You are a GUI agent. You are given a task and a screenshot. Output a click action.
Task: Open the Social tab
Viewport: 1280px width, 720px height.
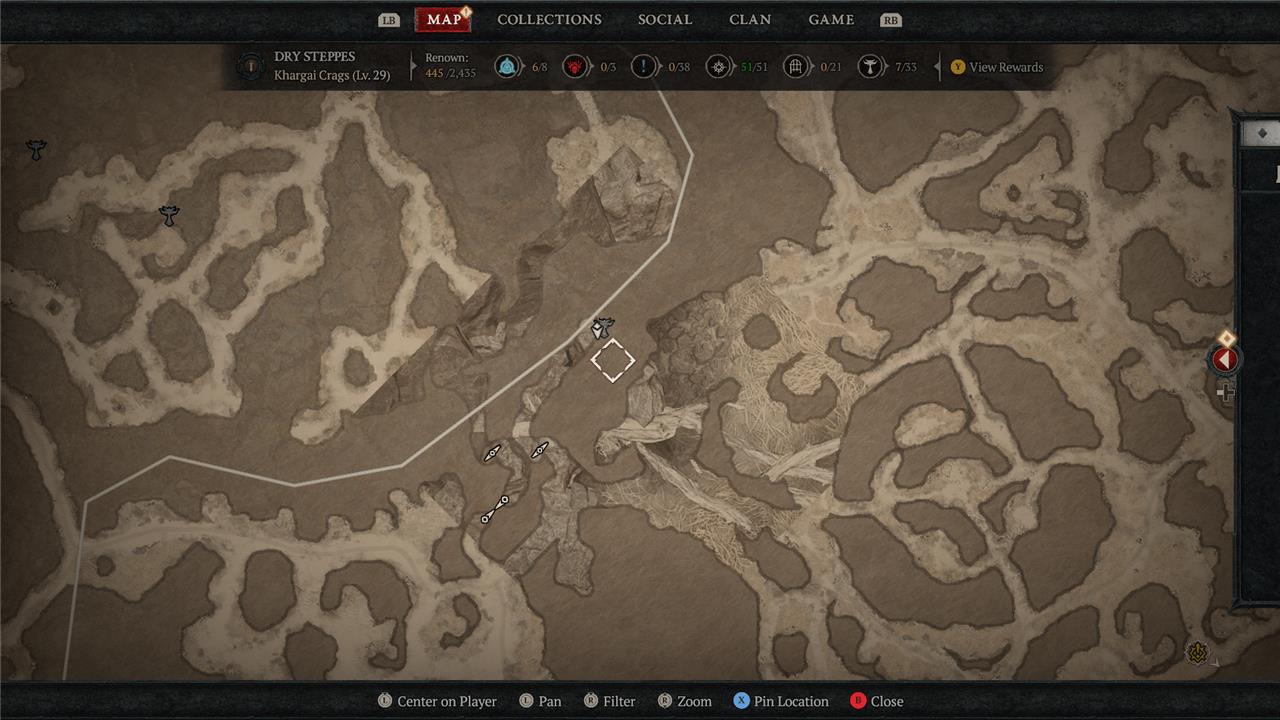(x=665, y=20)
